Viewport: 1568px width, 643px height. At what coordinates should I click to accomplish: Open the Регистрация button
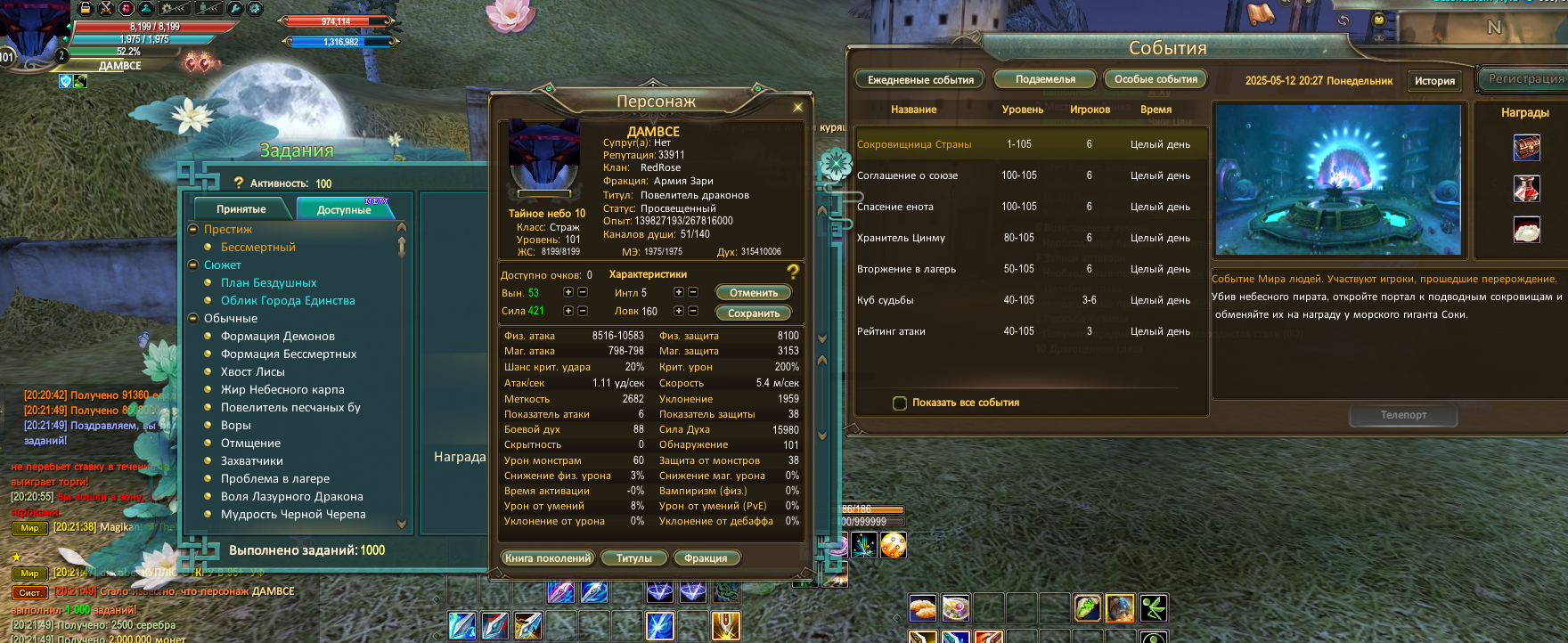coord(1525,78)
